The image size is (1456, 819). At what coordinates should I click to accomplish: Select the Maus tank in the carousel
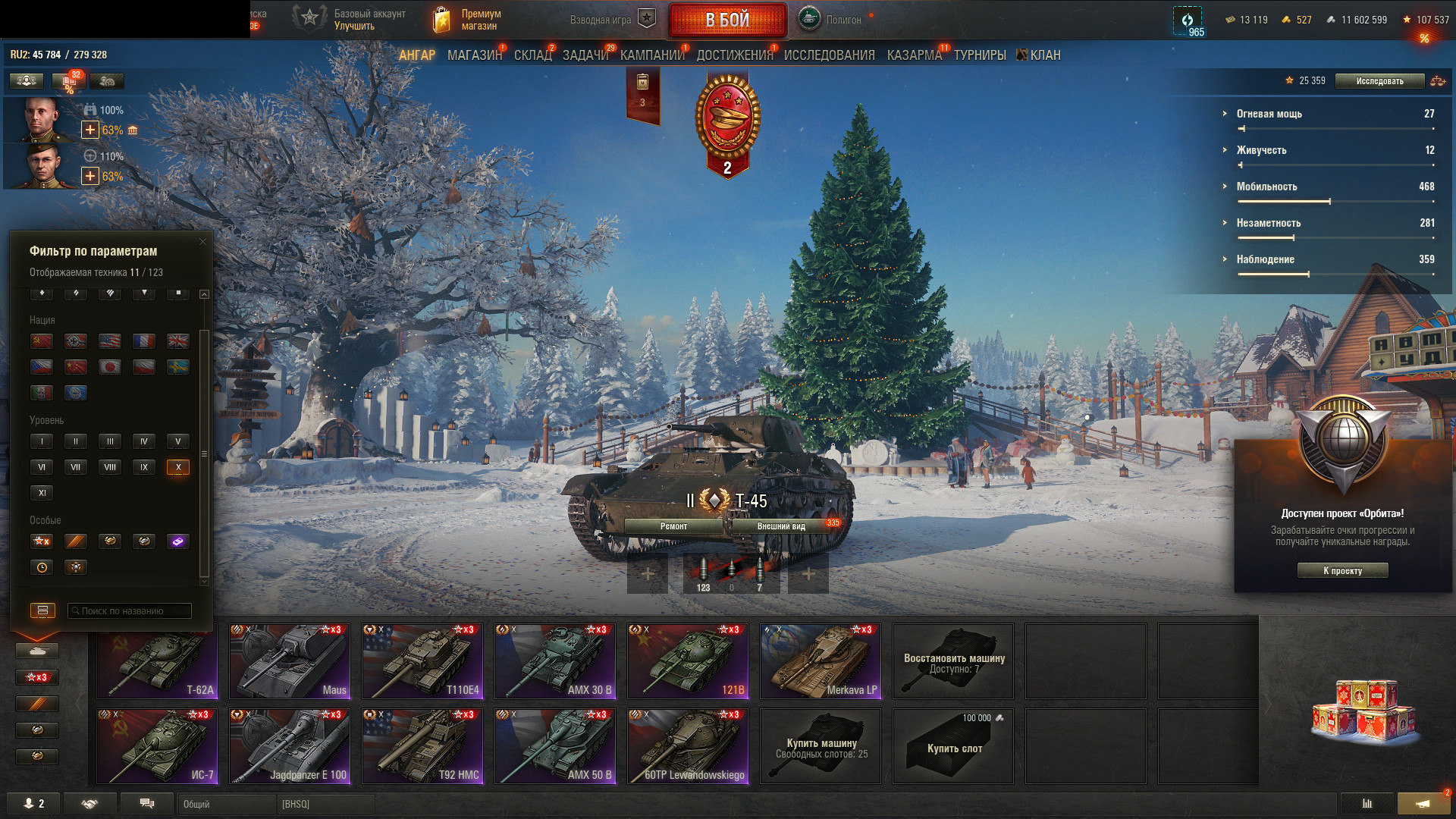pyautogui.click(x=290, y=661)
